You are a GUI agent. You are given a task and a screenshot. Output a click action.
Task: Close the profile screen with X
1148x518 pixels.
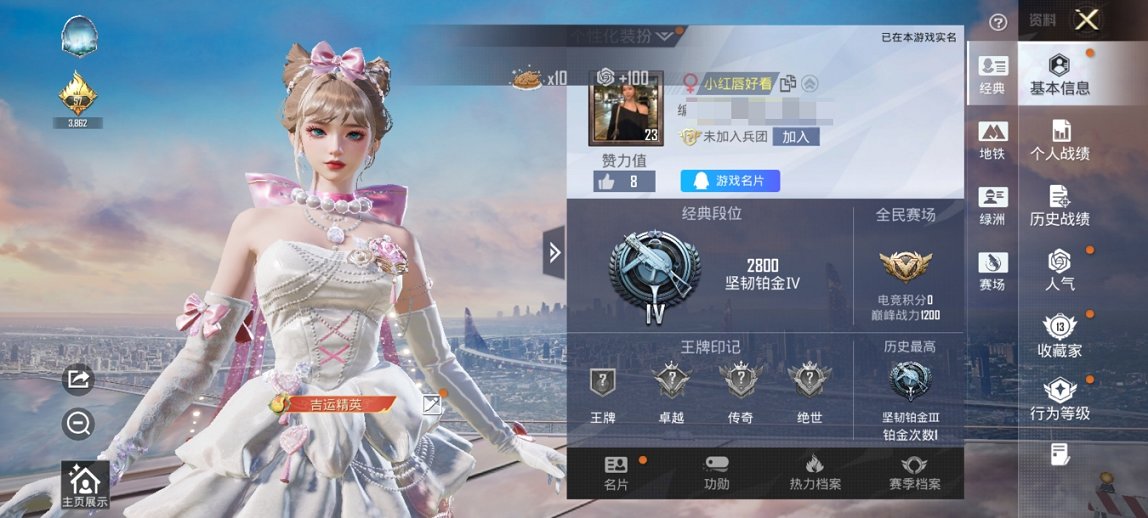pyautogui.click(x=1087, y=19)
